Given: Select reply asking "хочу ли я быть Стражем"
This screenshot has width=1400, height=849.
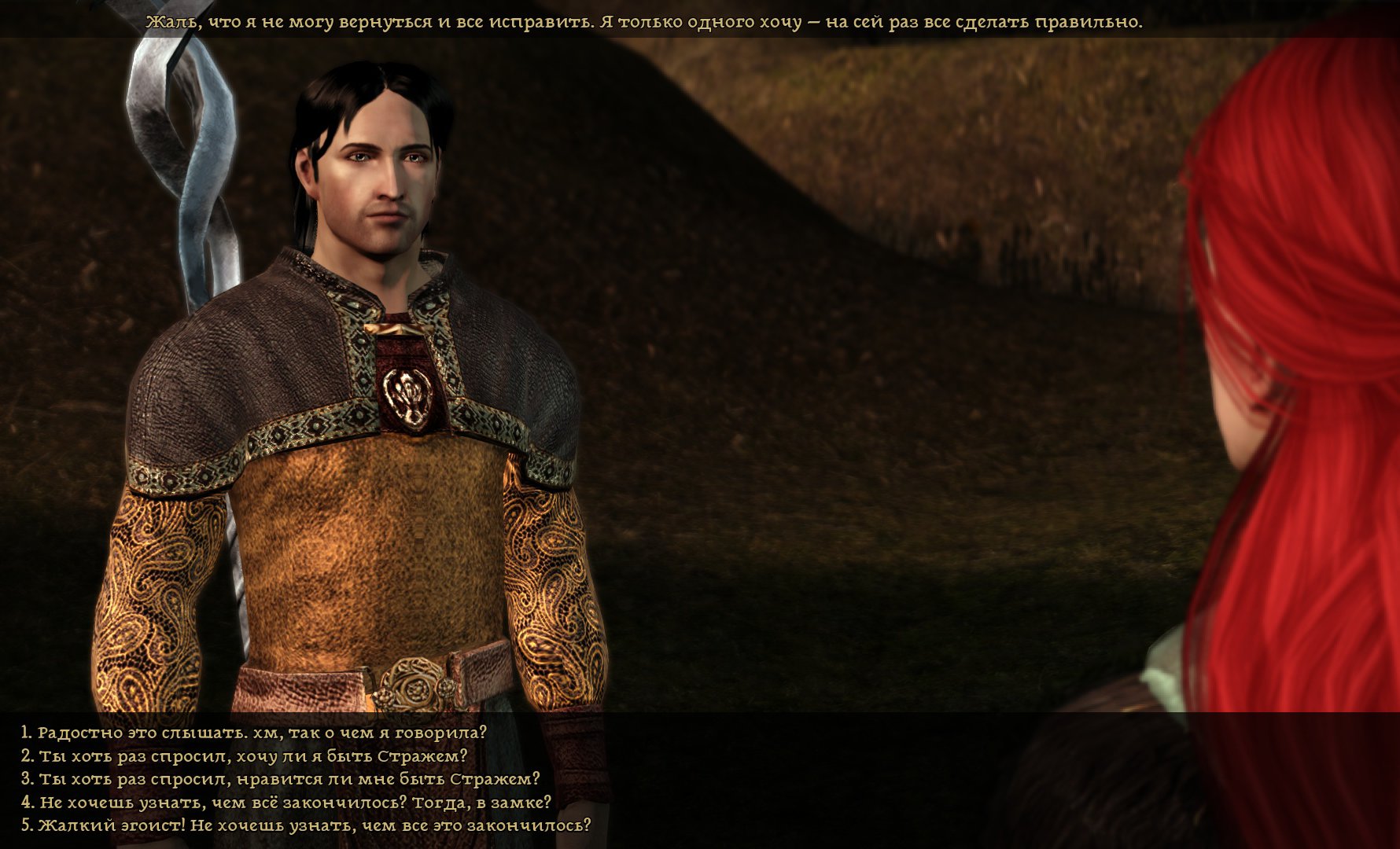Looking at the screenshot, I should (x=244, y=756).
